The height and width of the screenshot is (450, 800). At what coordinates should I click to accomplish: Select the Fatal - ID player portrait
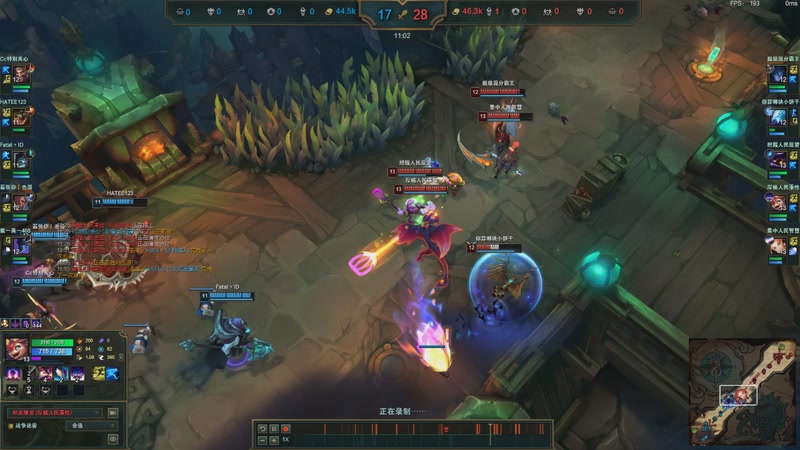point(22,158)
